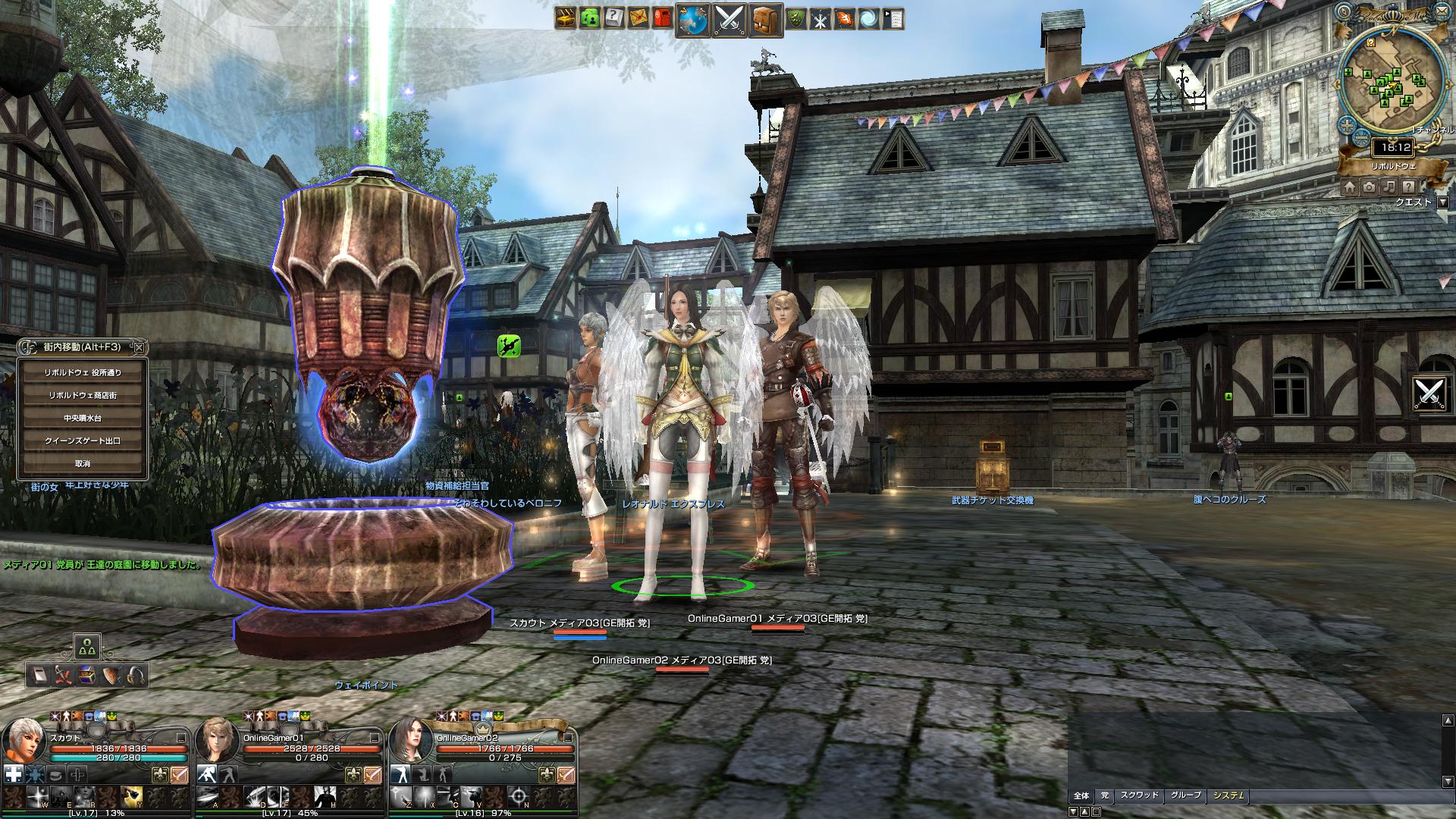Switch to the システム chat tab
This screenshot has width=1456, height=819.
(x=1228, y=795)
